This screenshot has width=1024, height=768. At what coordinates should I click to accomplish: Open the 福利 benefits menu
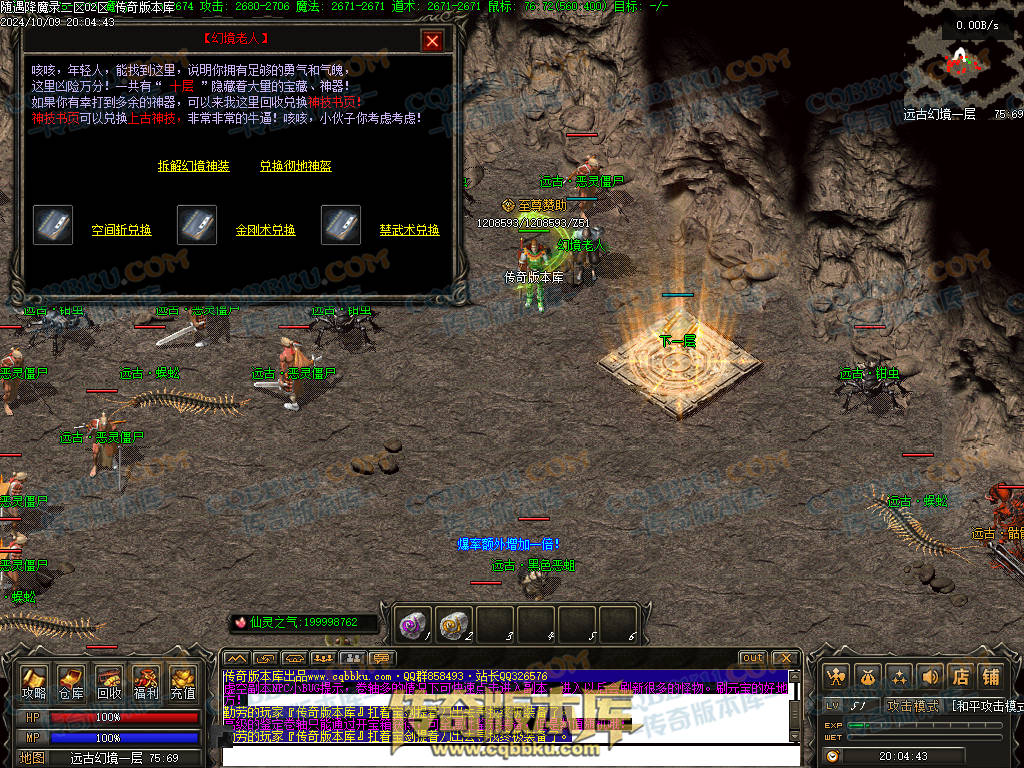coord(146,682)
